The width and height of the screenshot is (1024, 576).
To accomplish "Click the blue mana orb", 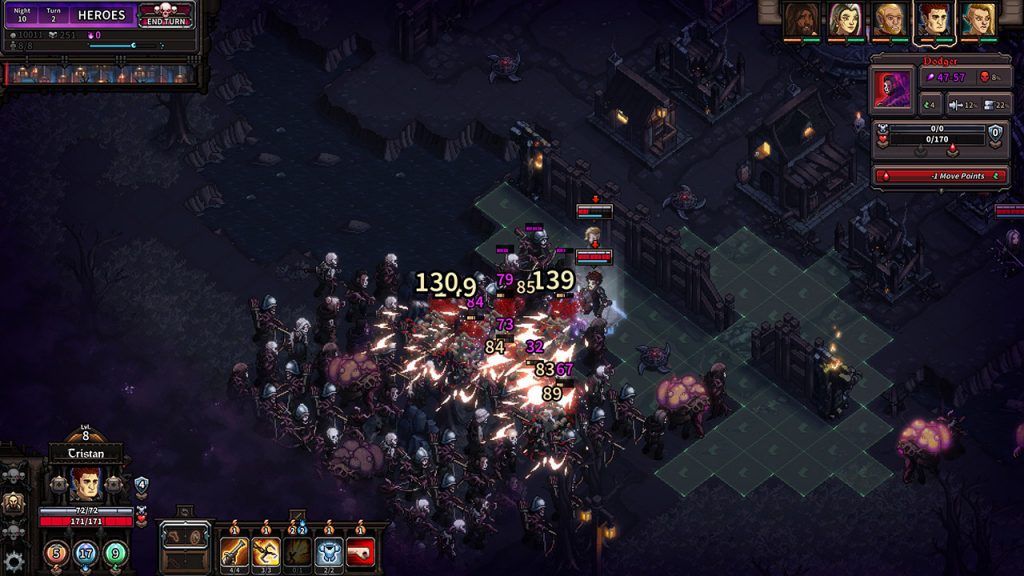I will tap(86, 551).
